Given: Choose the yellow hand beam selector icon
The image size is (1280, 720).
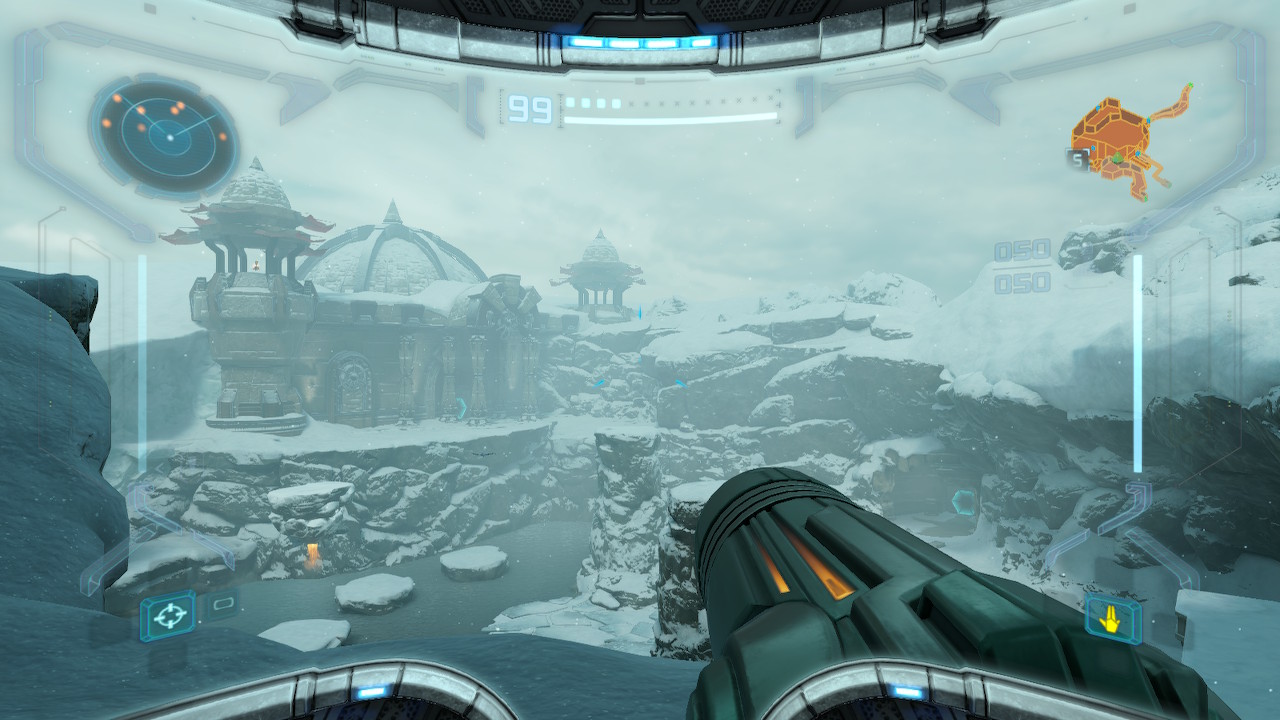Looking at the screenshot, I should pos(1111,620).
